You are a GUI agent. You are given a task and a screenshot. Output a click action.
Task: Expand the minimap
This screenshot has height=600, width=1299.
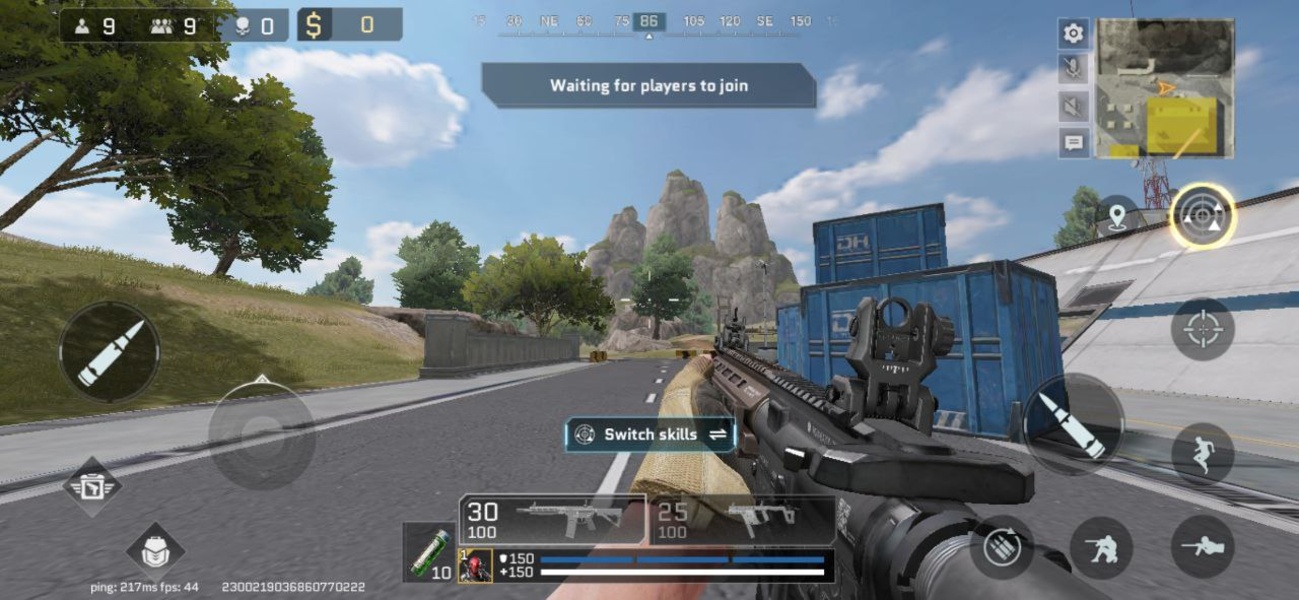click(x=1165, y=88)
